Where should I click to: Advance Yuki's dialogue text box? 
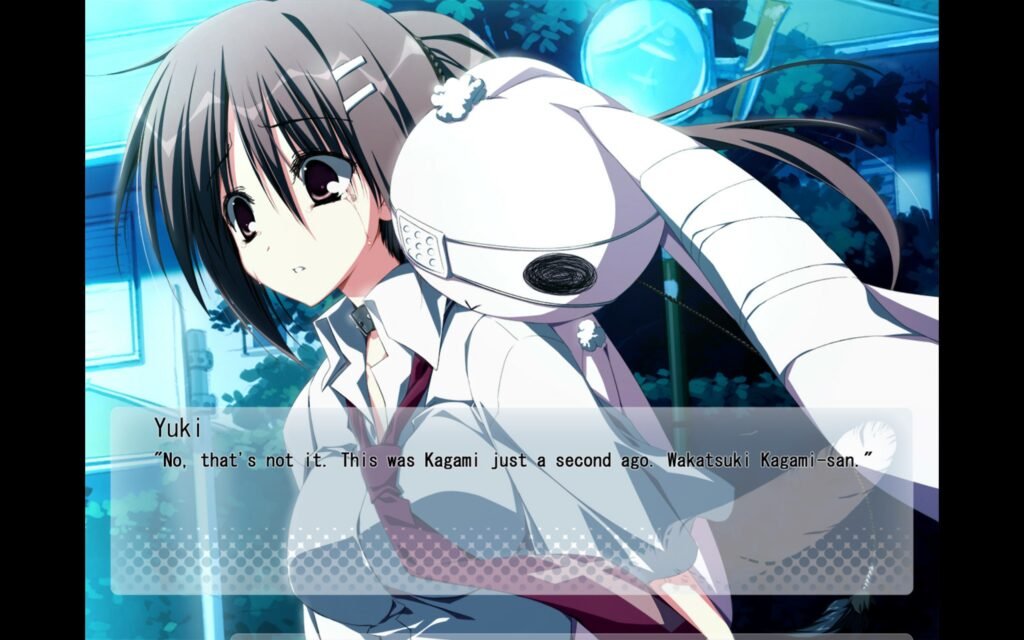[x=511, y=500]
